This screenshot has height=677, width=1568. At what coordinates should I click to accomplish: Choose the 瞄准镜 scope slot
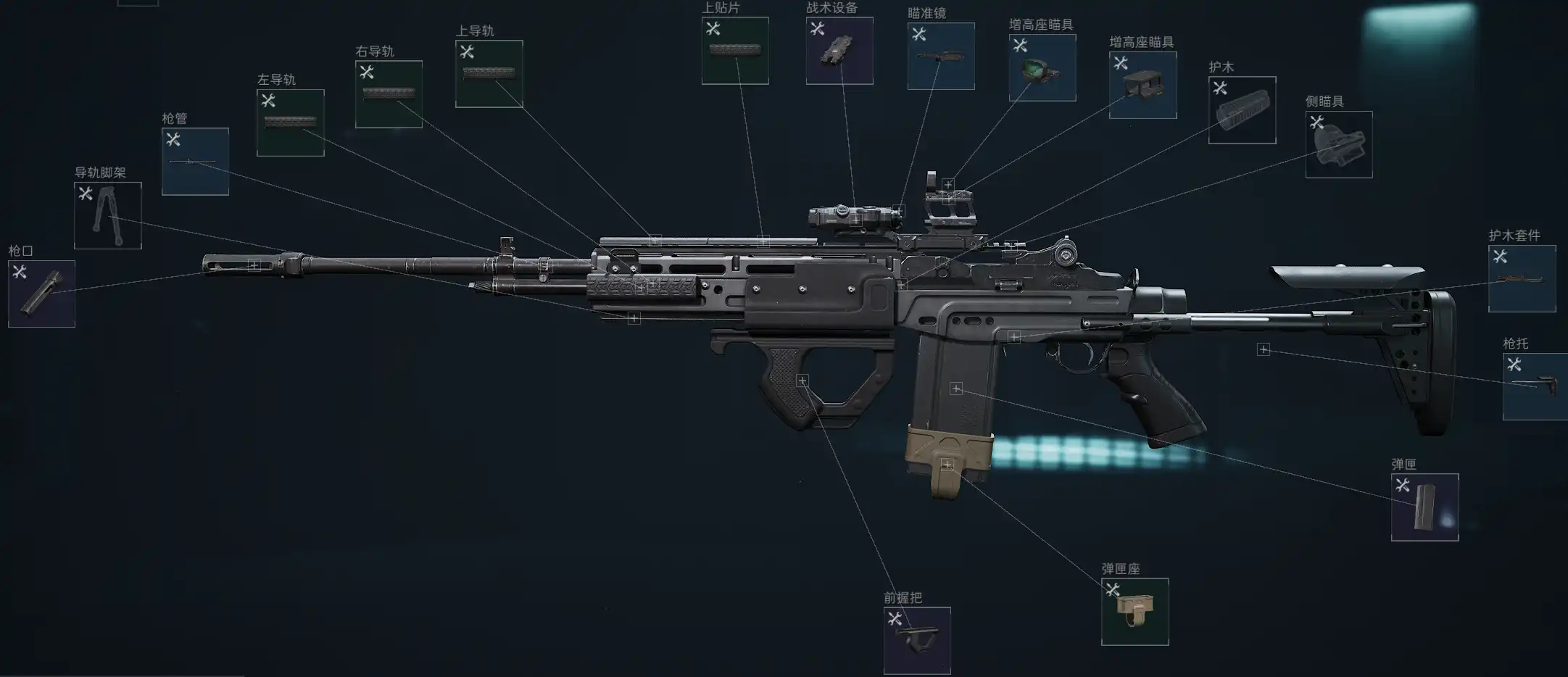point(941,56)
